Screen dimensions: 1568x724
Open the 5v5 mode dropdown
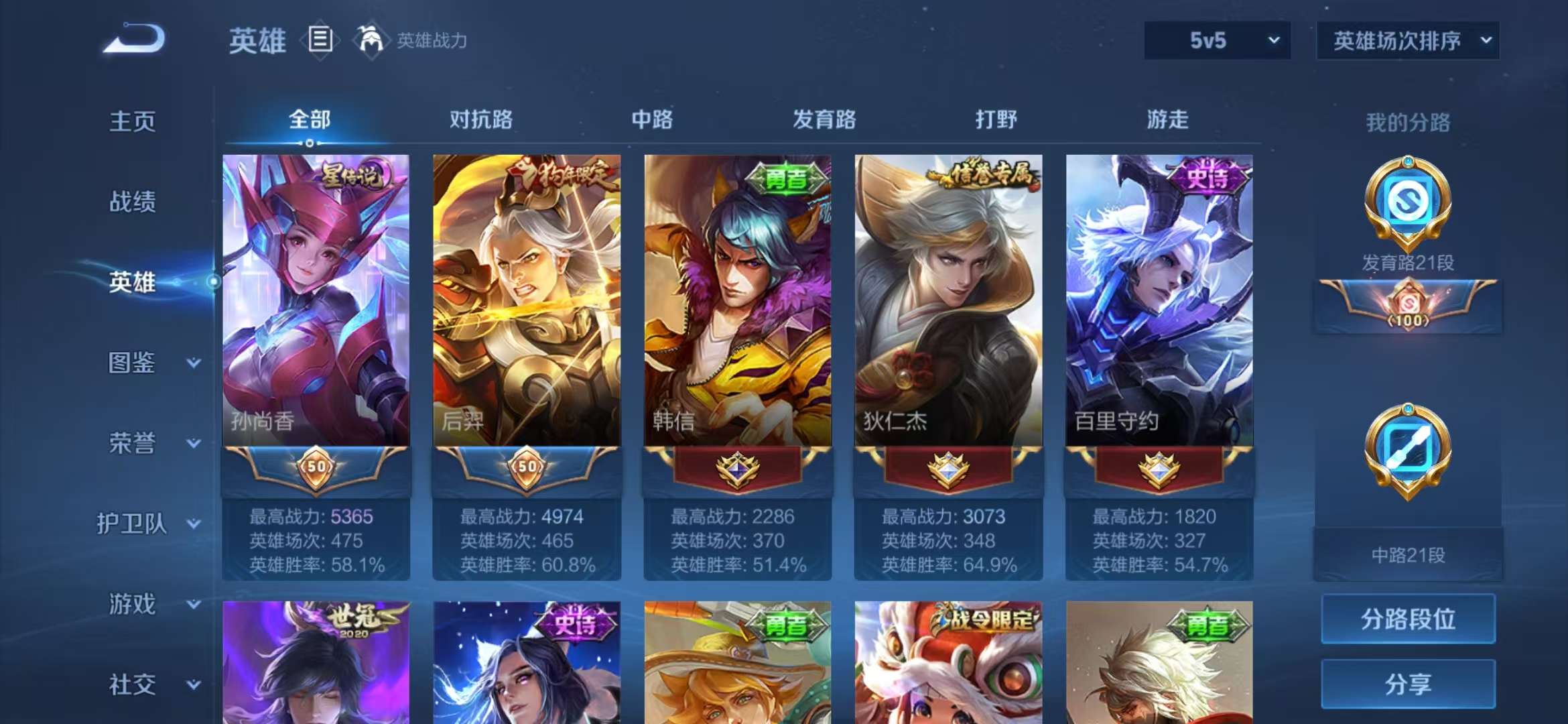pos(1215,40)
